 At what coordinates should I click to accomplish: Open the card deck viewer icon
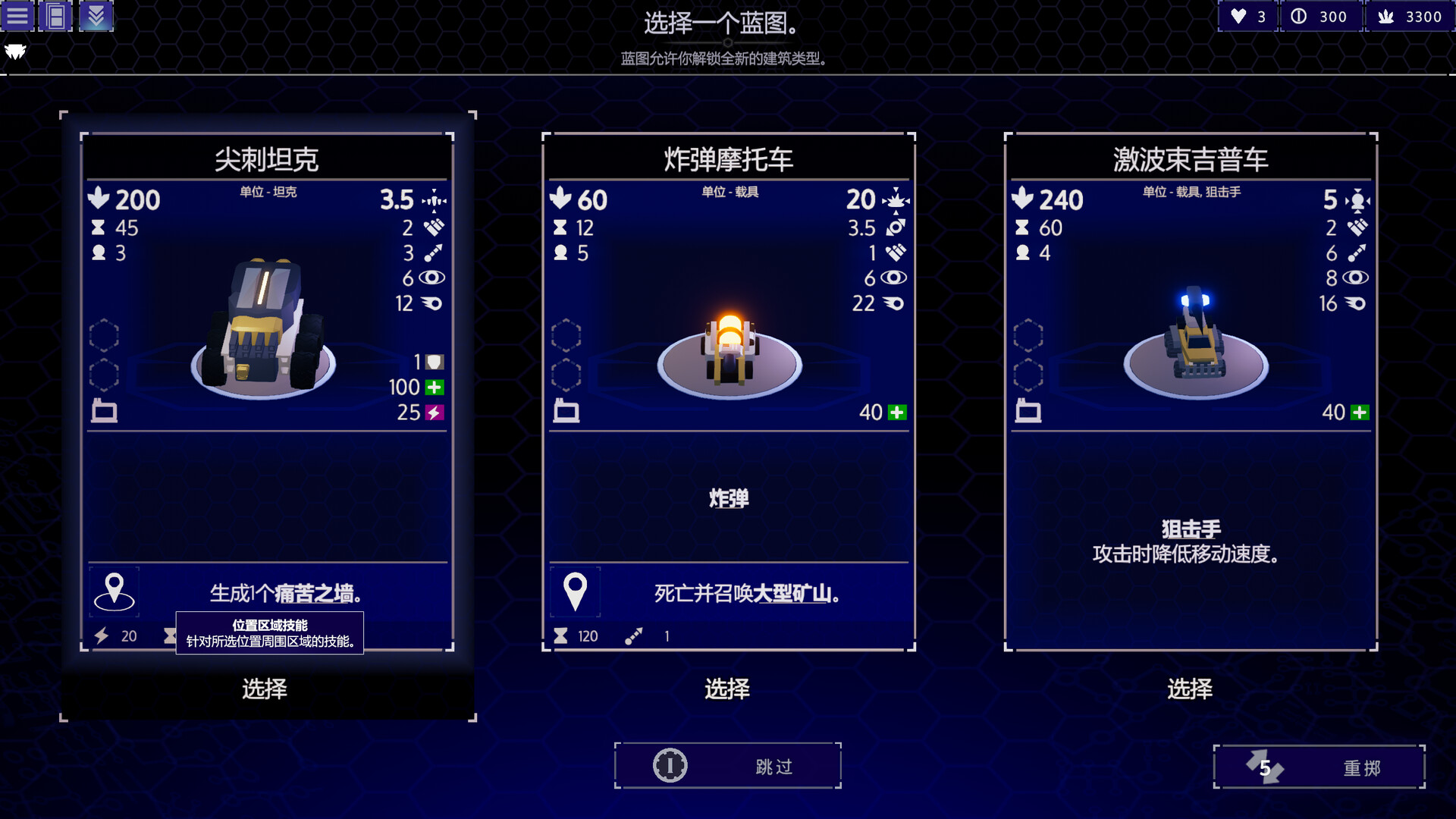pyautogui.click(x=57, y=15)
